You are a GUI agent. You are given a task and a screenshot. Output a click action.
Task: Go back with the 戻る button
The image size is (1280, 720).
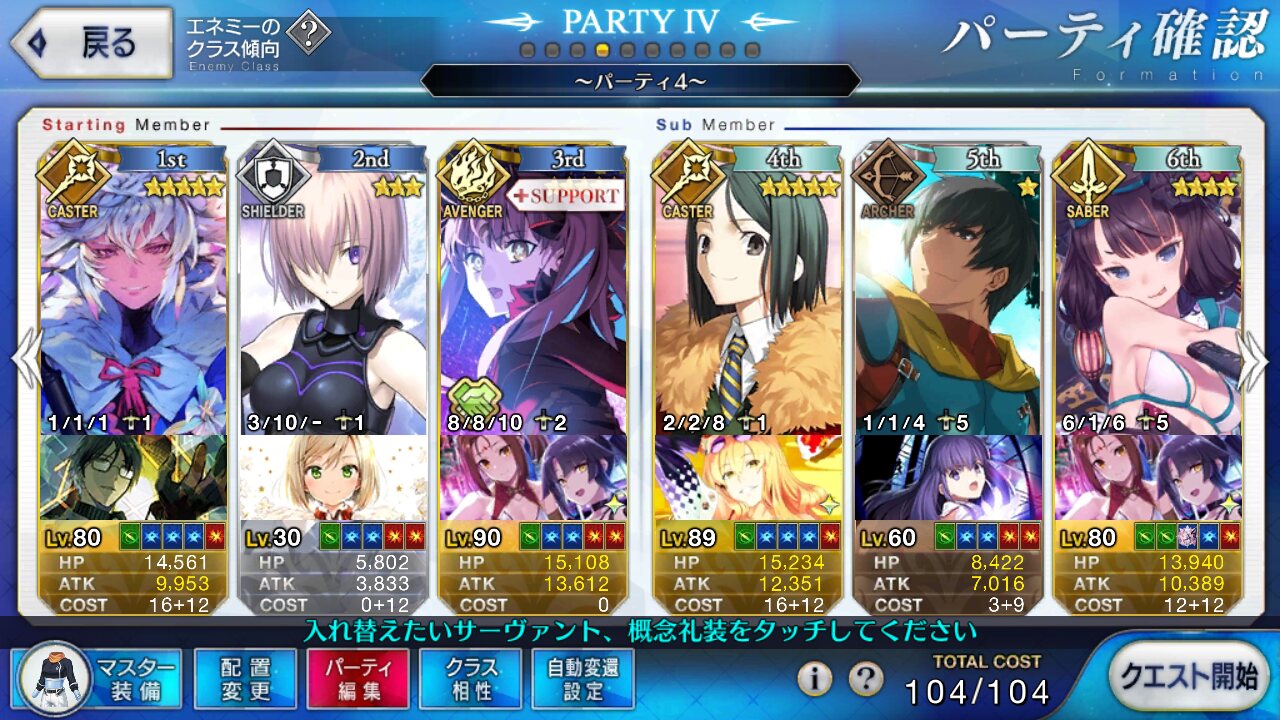[x=92, y=42]
